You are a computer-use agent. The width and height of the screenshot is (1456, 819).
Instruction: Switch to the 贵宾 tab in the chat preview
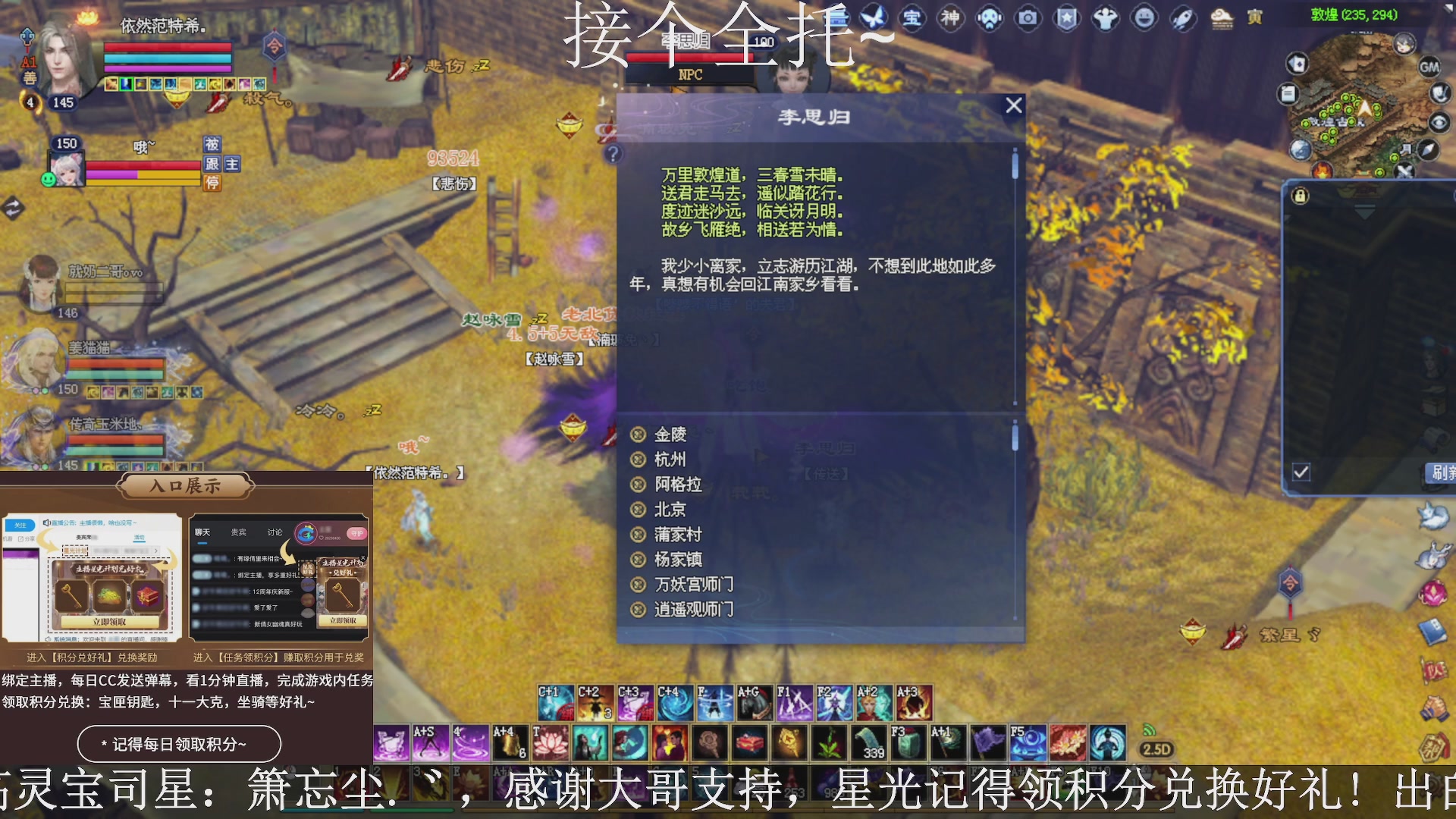pos(237,532)
